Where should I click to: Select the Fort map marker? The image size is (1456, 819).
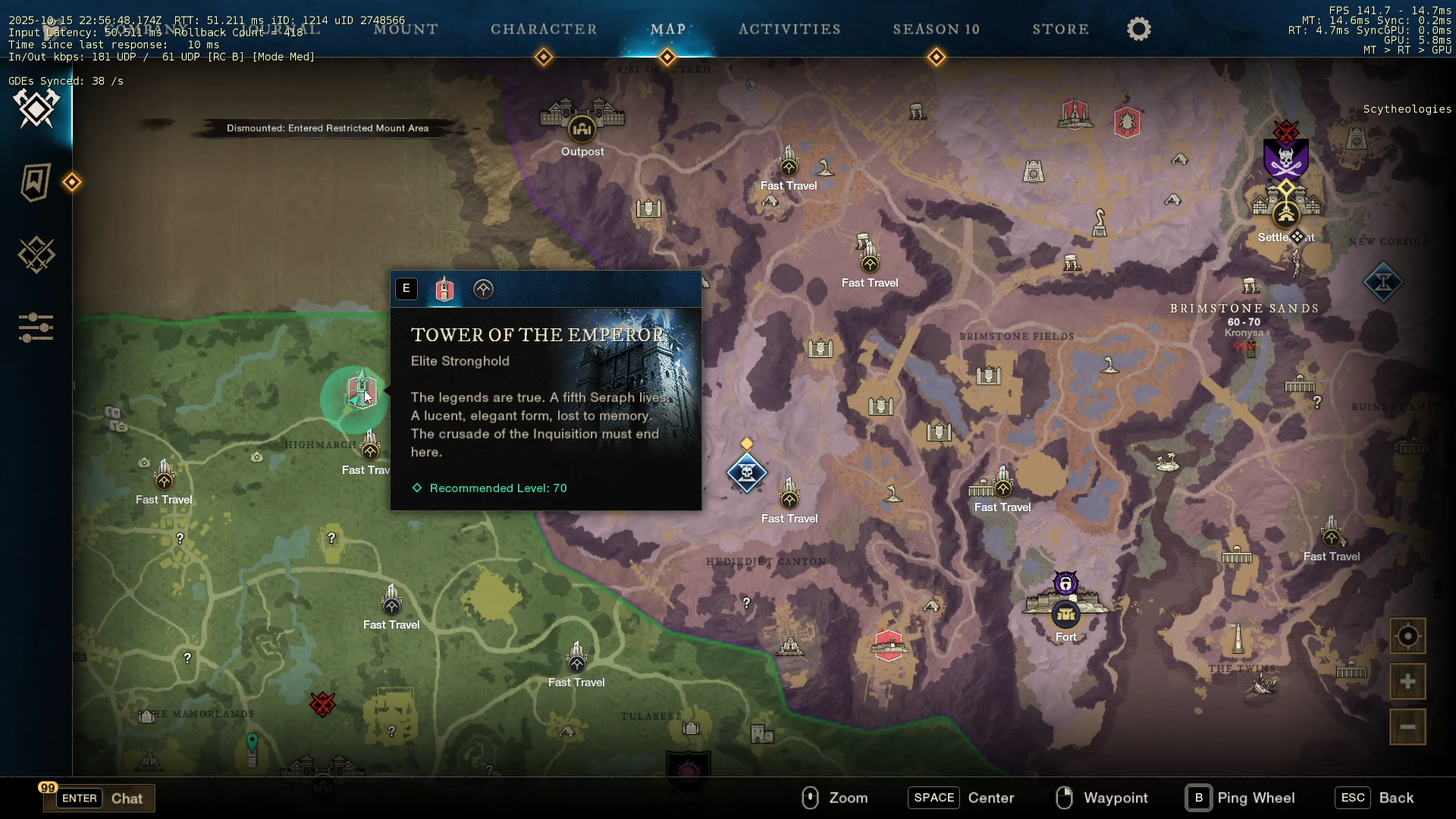1065,613
